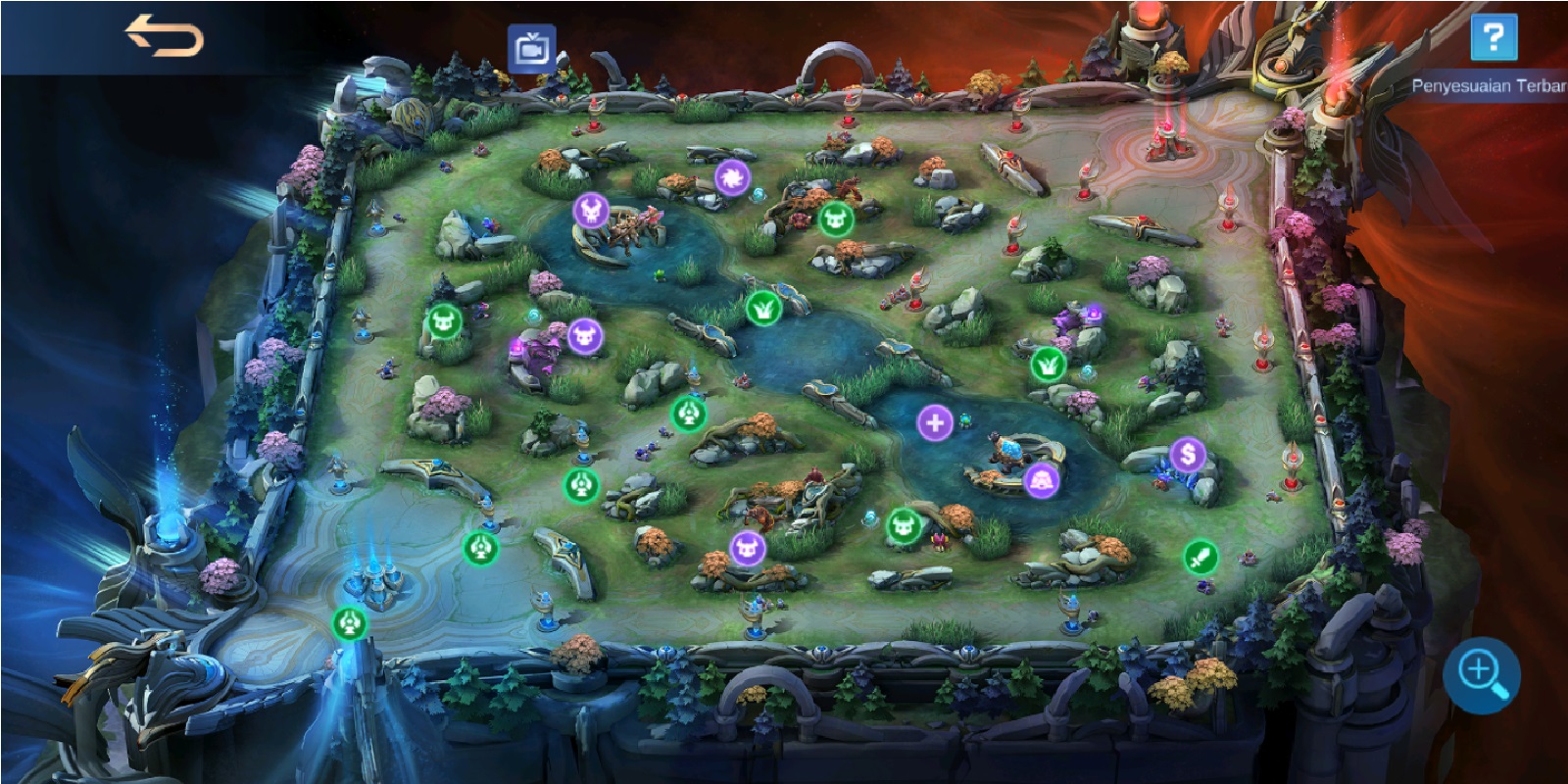Click the purple dollar gold crab marker
The width and height of the screenshot is (1568, 784).
point(1187,454)
